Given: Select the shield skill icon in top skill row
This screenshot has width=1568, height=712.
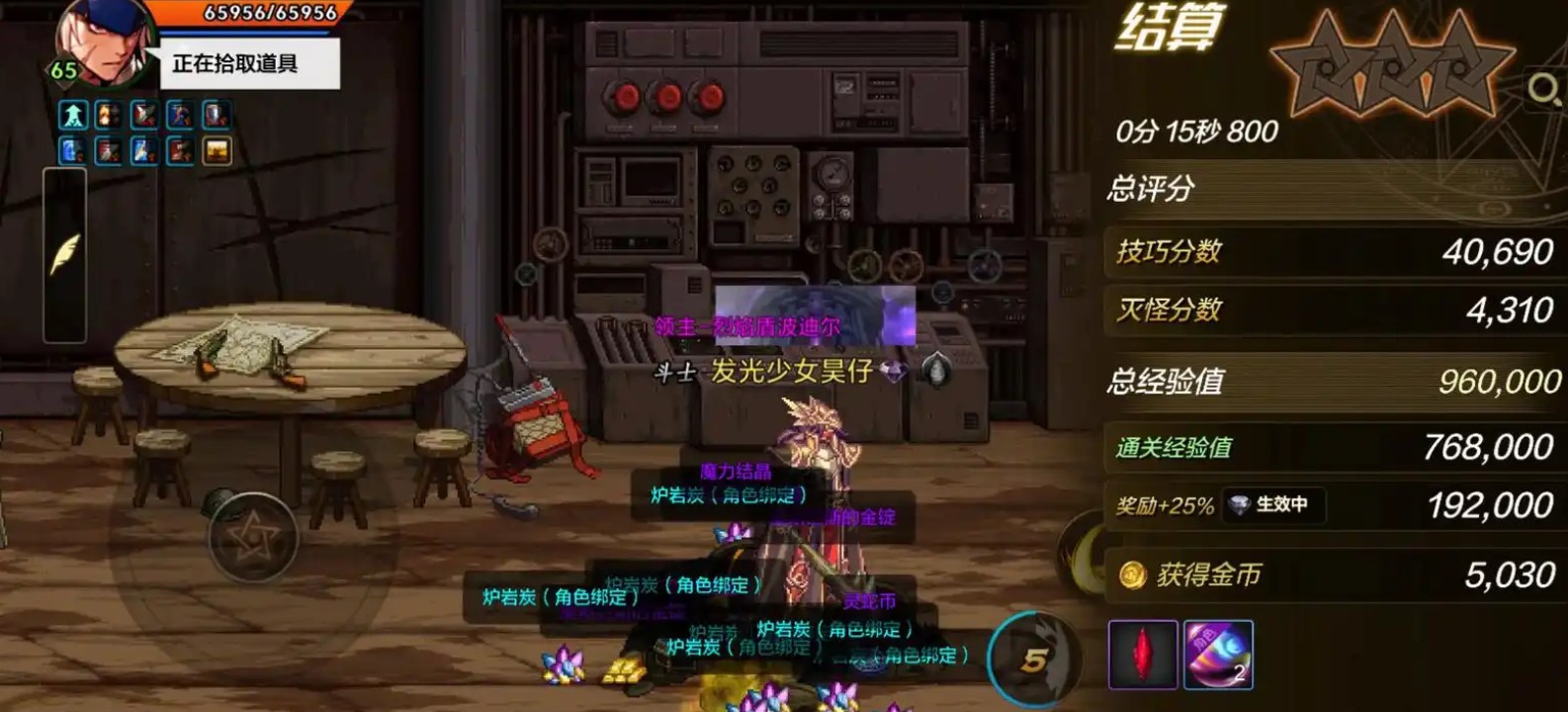Looking at the screenshot, I should 216,114.
